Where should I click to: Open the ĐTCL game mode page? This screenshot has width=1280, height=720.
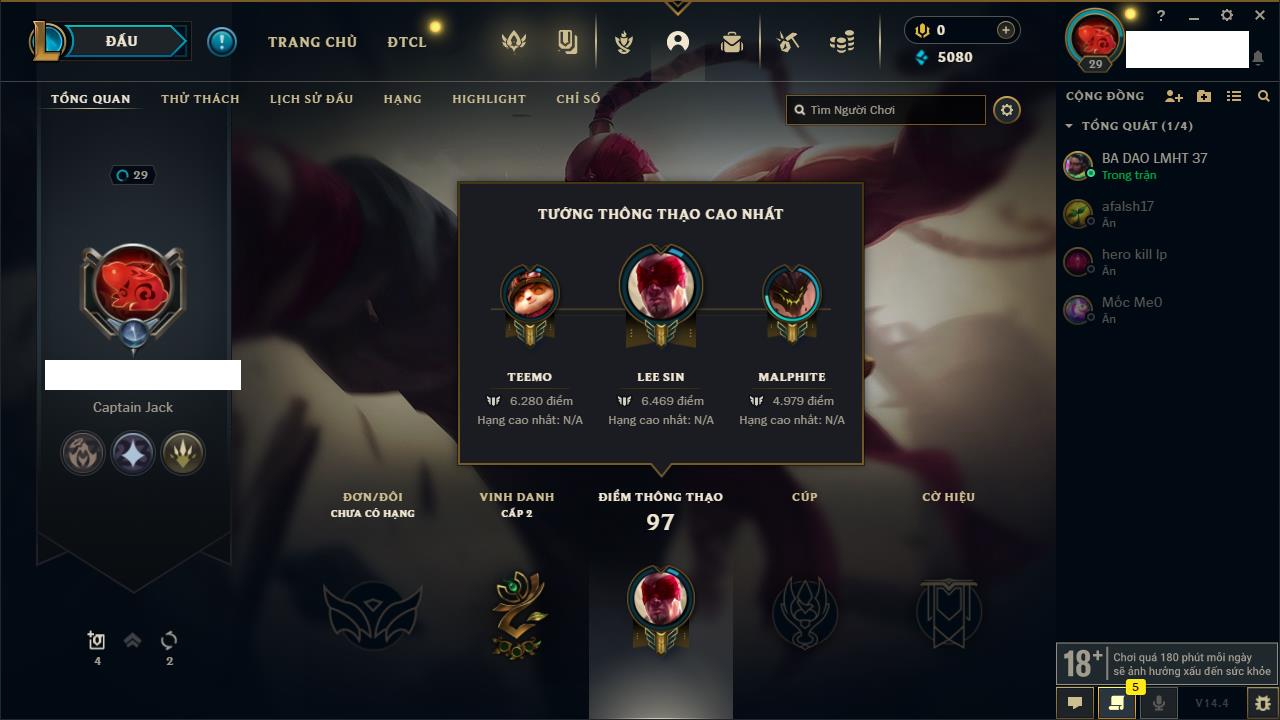(x=407, y=42)
